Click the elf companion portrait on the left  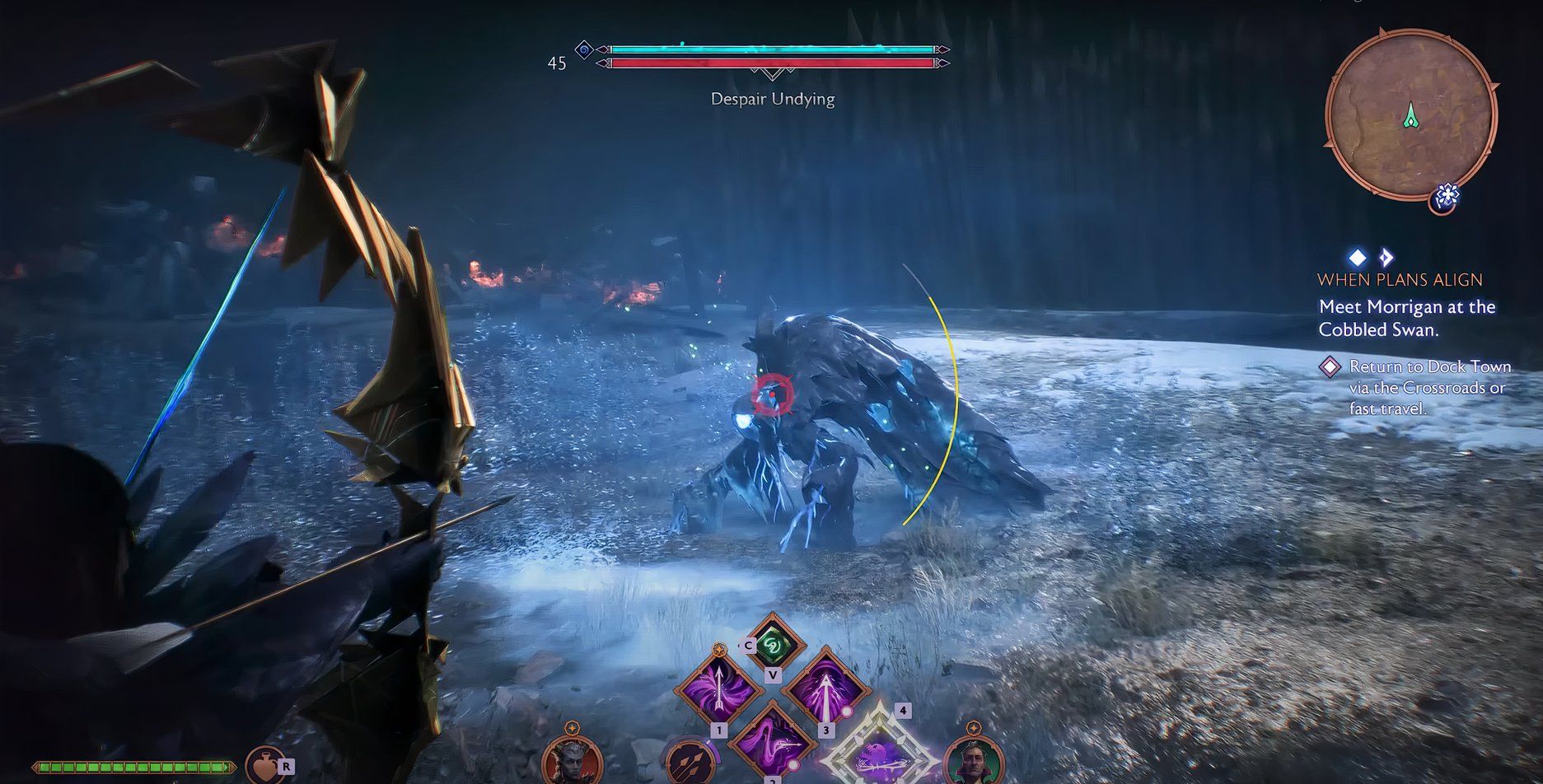572,761
